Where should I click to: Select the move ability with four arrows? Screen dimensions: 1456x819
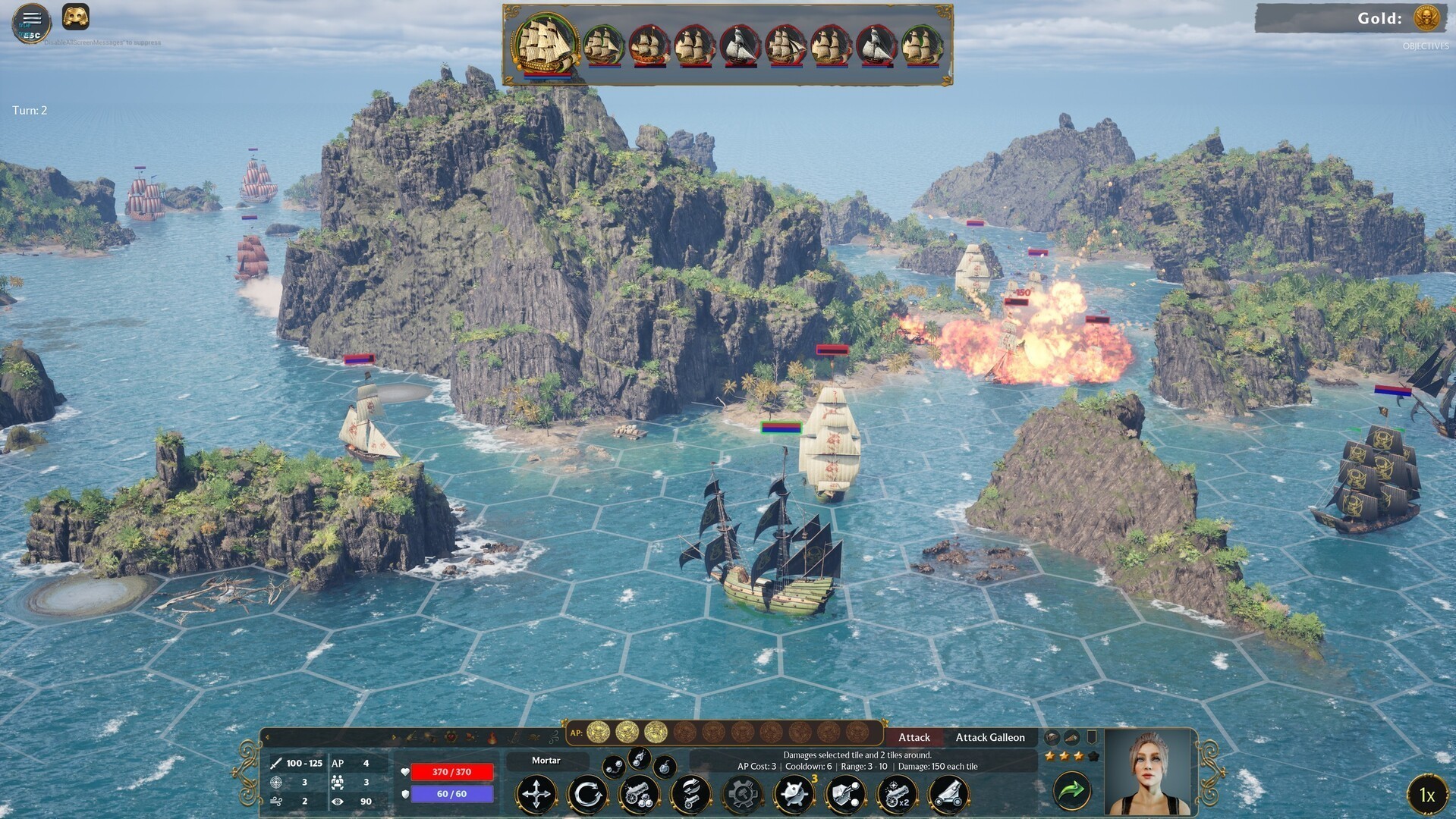coord(536,794)
